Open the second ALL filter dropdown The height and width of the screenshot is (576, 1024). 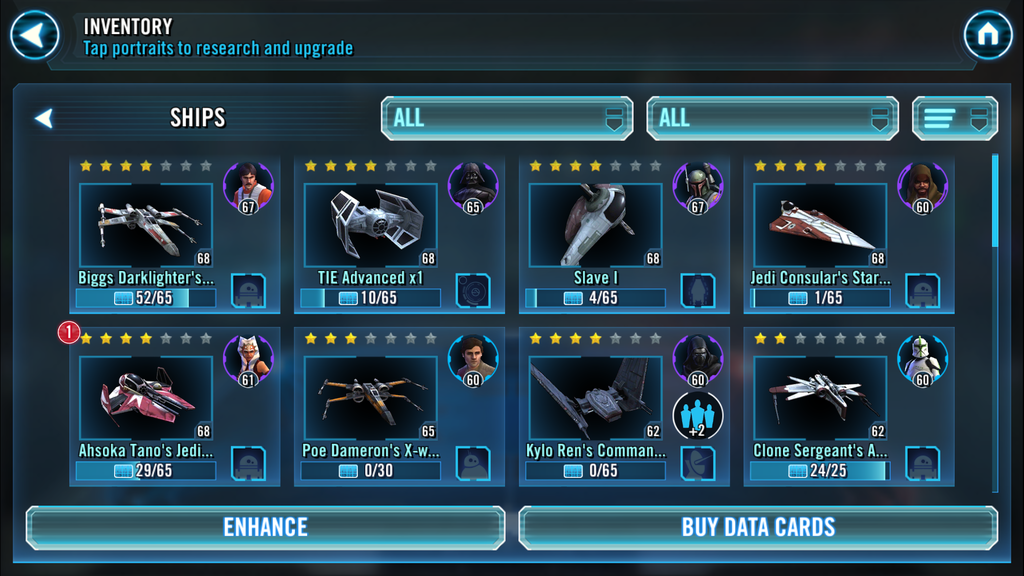tap(772, 118)
